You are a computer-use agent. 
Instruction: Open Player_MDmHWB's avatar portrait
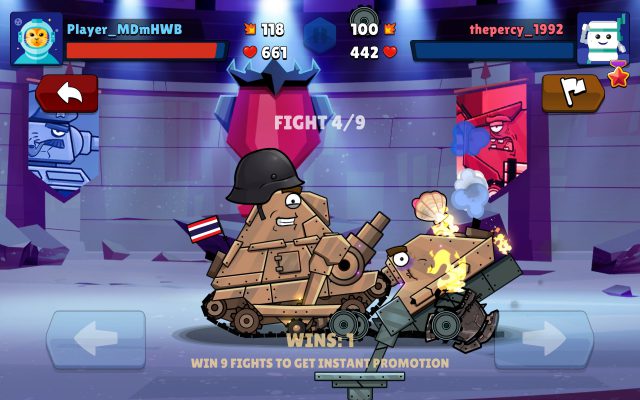(x=37, y=39)
